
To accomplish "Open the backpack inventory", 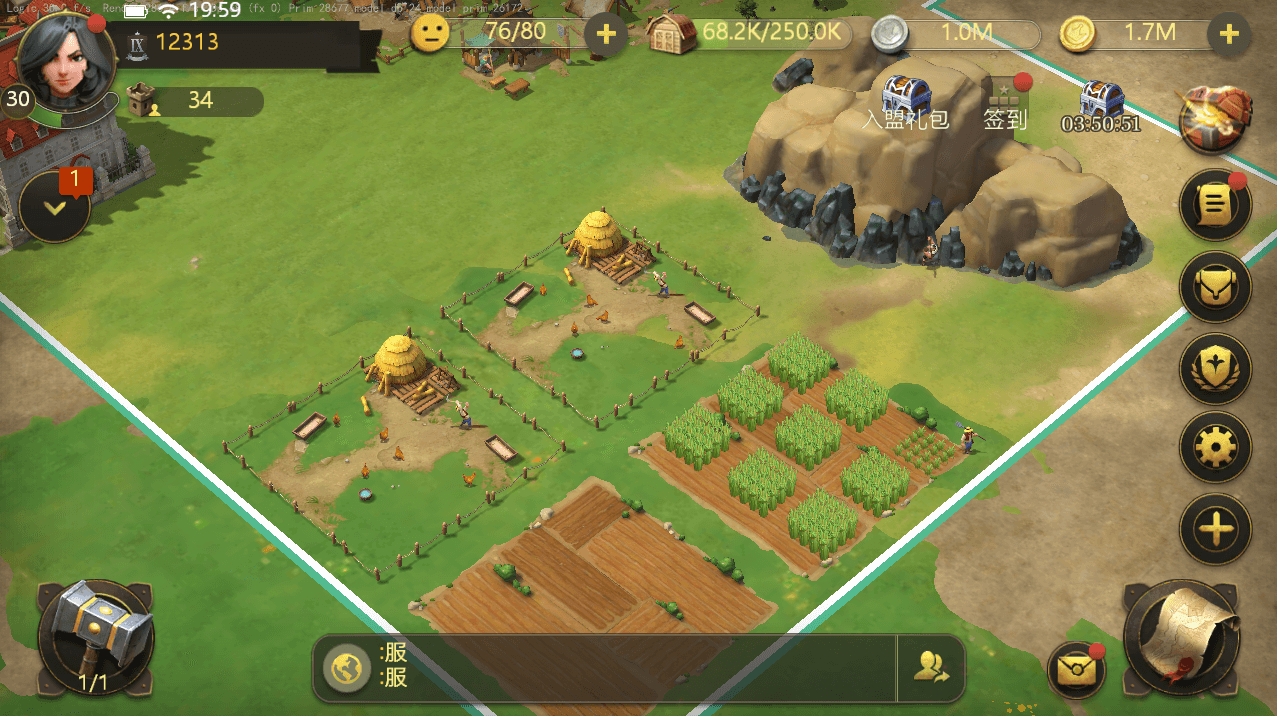I will click(1216, 288).
